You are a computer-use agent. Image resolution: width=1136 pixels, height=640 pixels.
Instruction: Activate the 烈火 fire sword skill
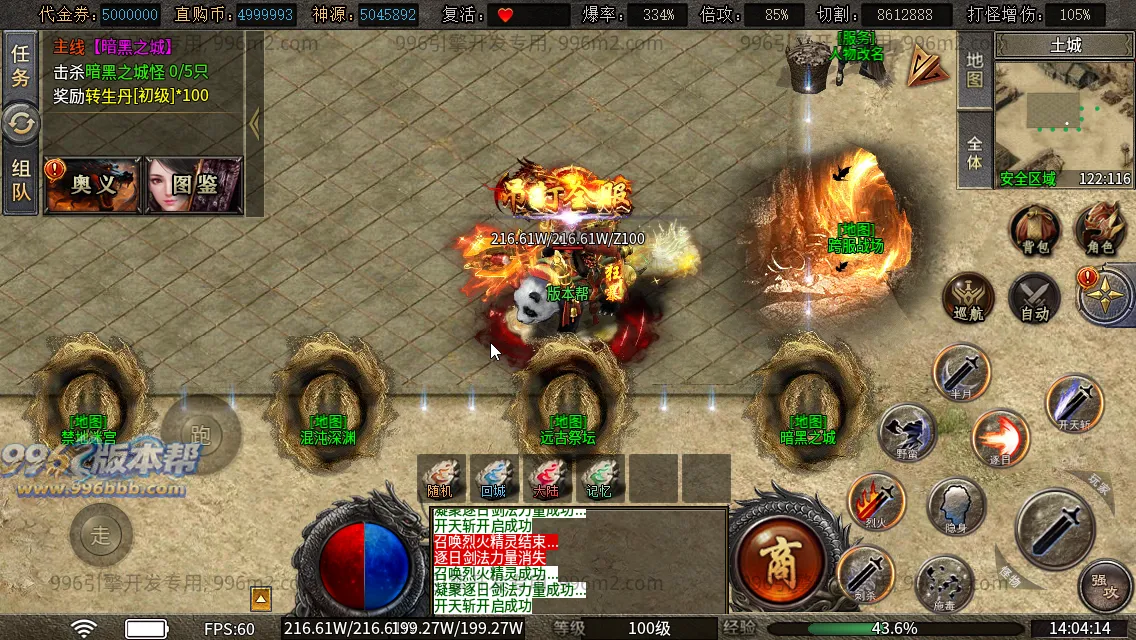click(876, 502)
